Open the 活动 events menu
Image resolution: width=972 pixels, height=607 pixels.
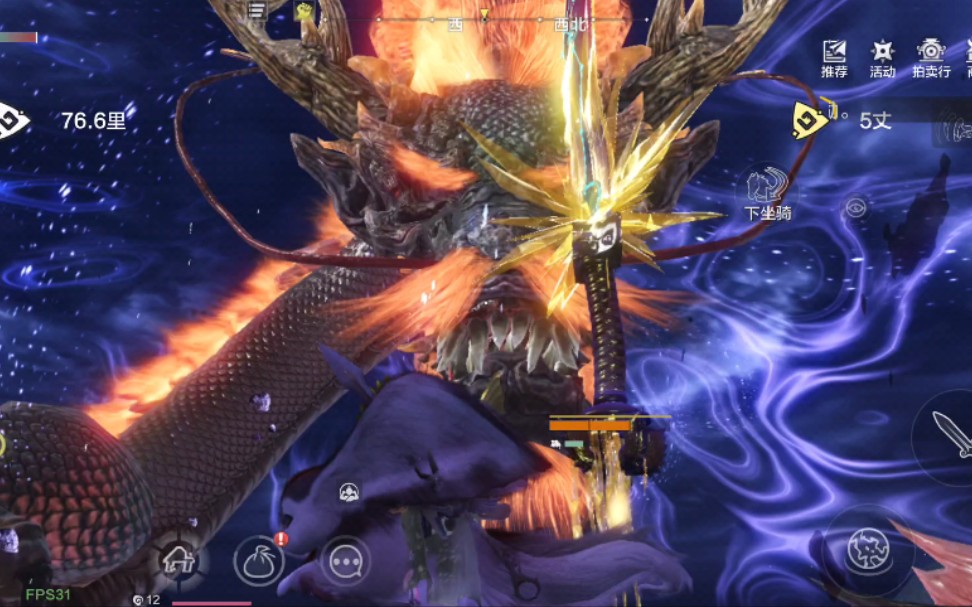pyautogui.click(x=882, y=58)
